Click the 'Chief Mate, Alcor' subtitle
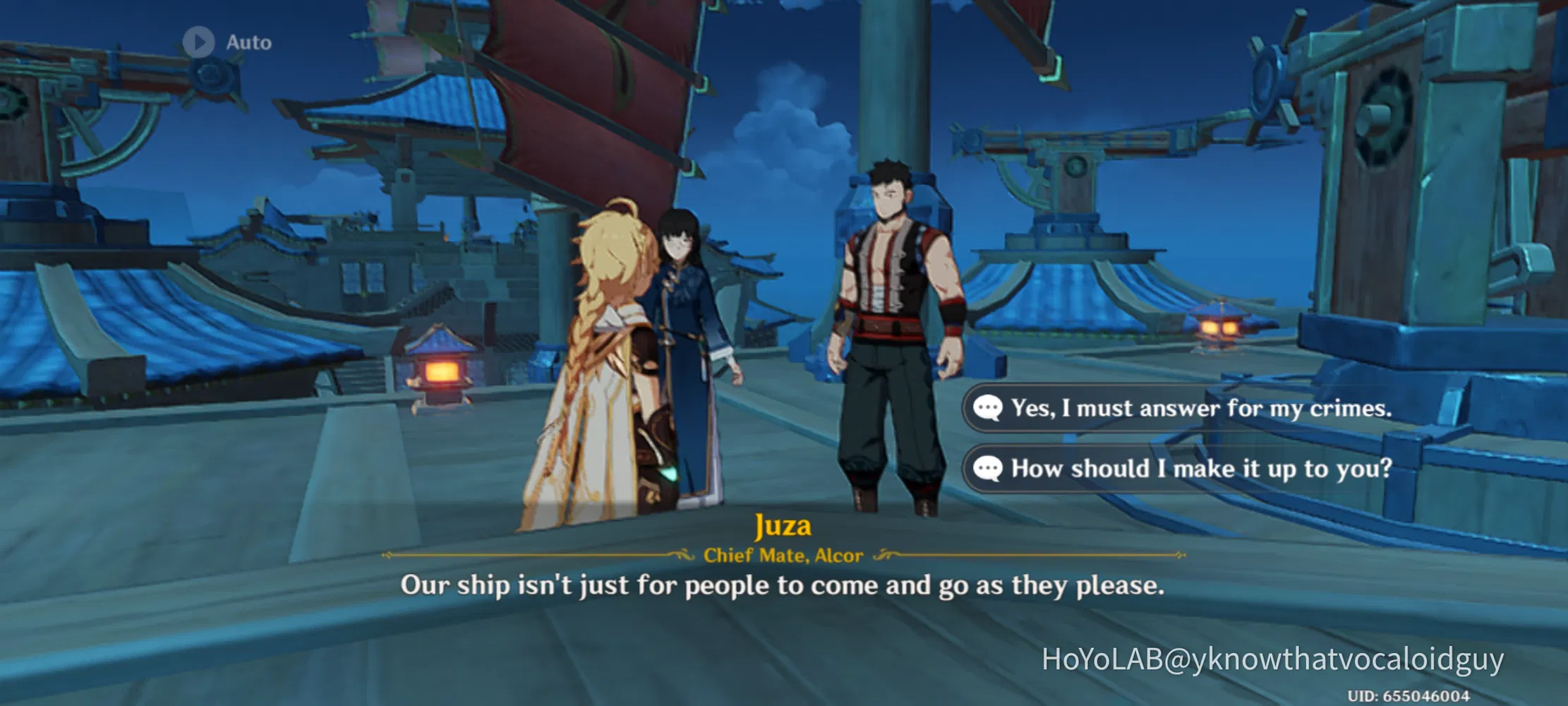 click(x=783, y=555)
